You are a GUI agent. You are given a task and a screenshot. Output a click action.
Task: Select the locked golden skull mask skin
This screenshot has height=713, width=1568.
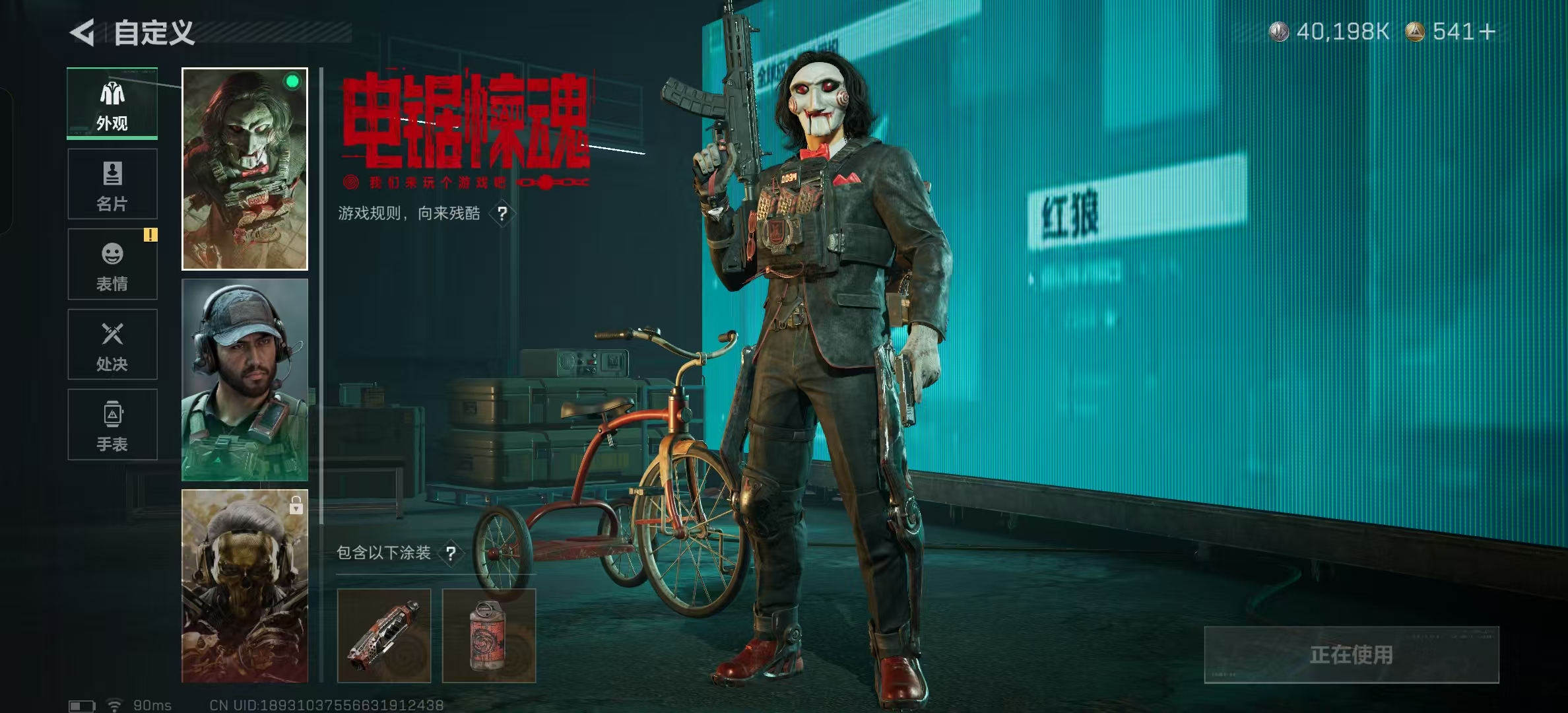point(245,586)
